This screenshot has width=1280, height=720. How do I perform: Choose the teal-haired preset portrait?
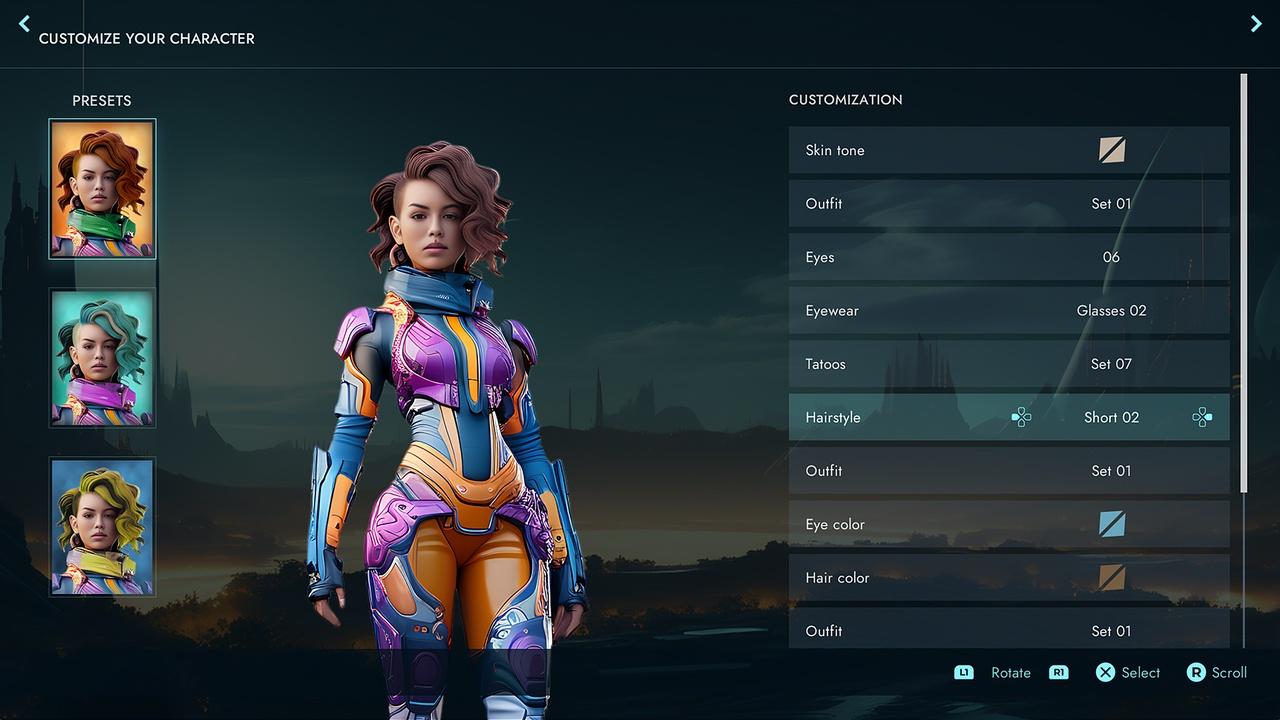point(102,358)
